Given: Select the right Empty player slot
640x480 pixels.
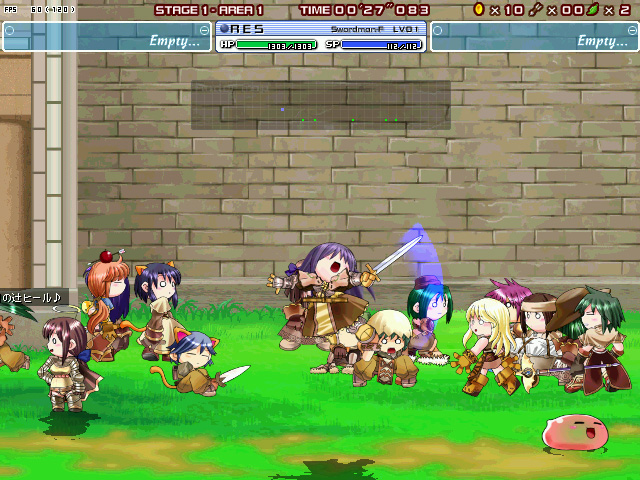Looking at the screenshot, I should [534, 37].
